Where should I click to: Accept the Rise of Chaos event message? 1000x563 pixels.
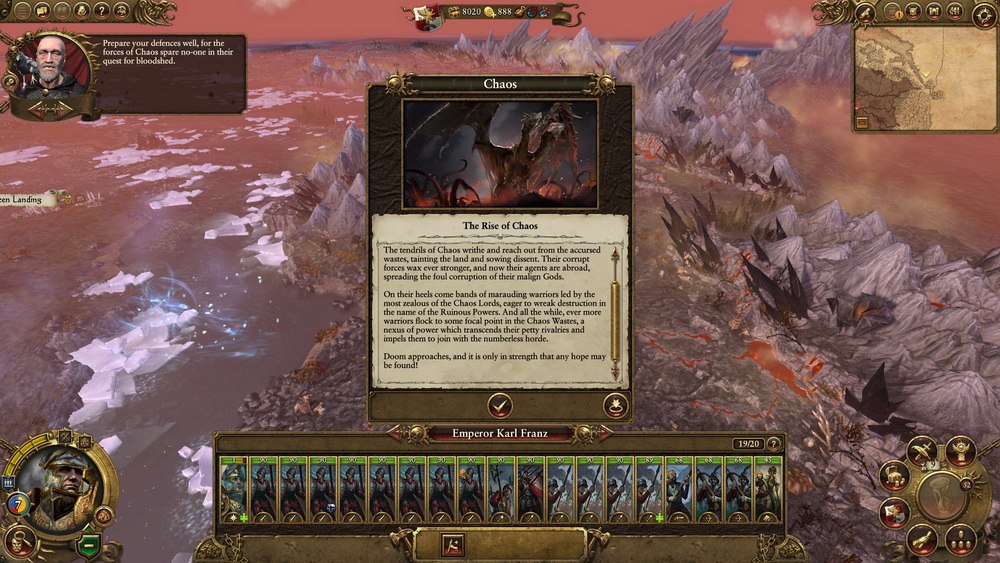499,404
